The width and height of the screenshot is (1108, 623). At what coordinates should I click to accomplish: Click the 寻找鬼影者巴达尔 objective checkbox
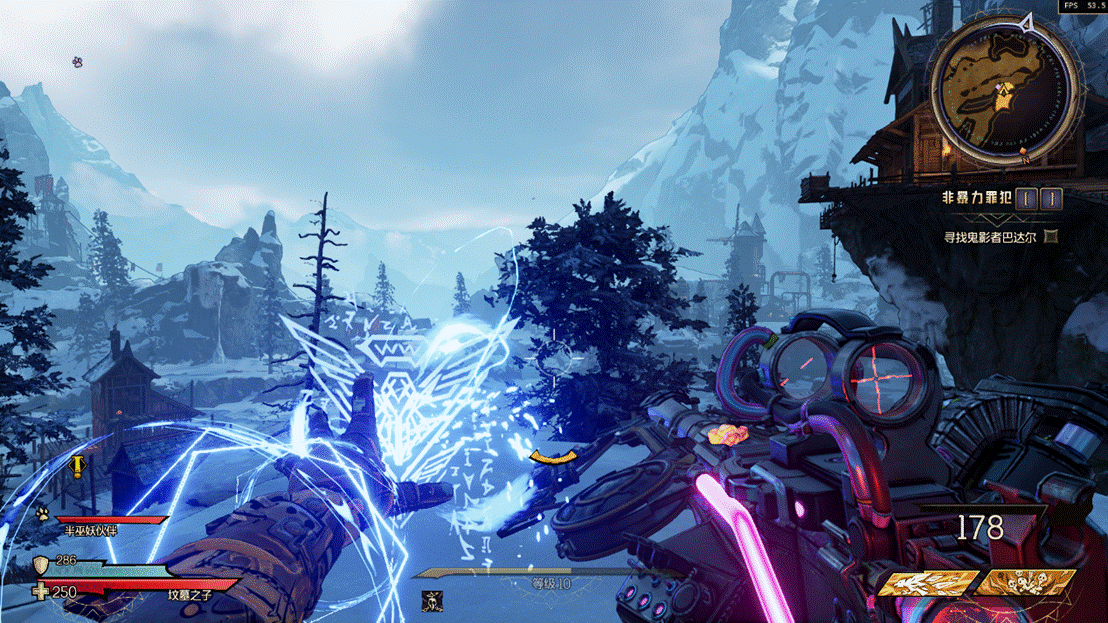pos(1050,237)
